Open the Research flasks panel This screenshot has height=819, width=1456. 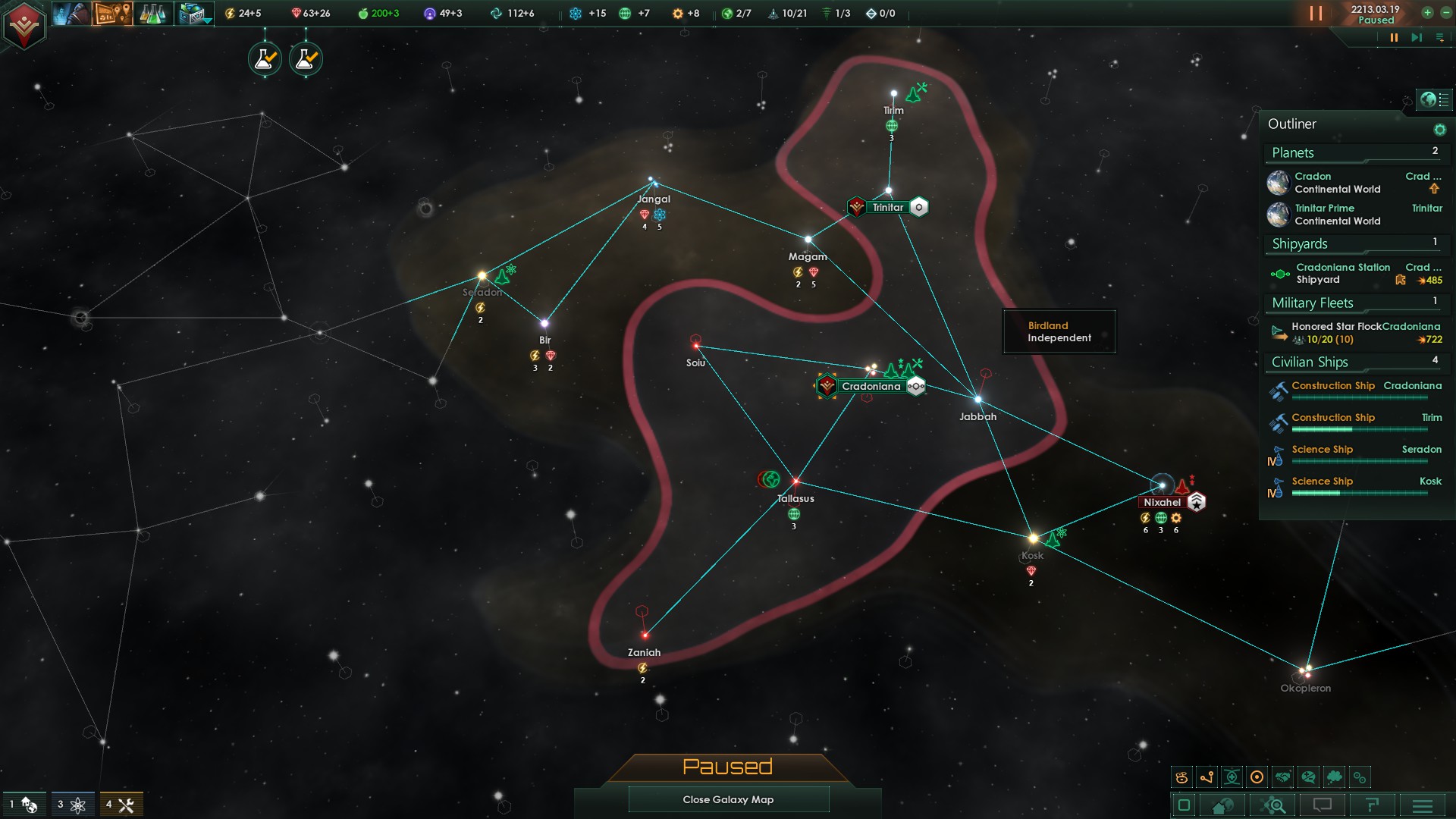click(152, 13)
